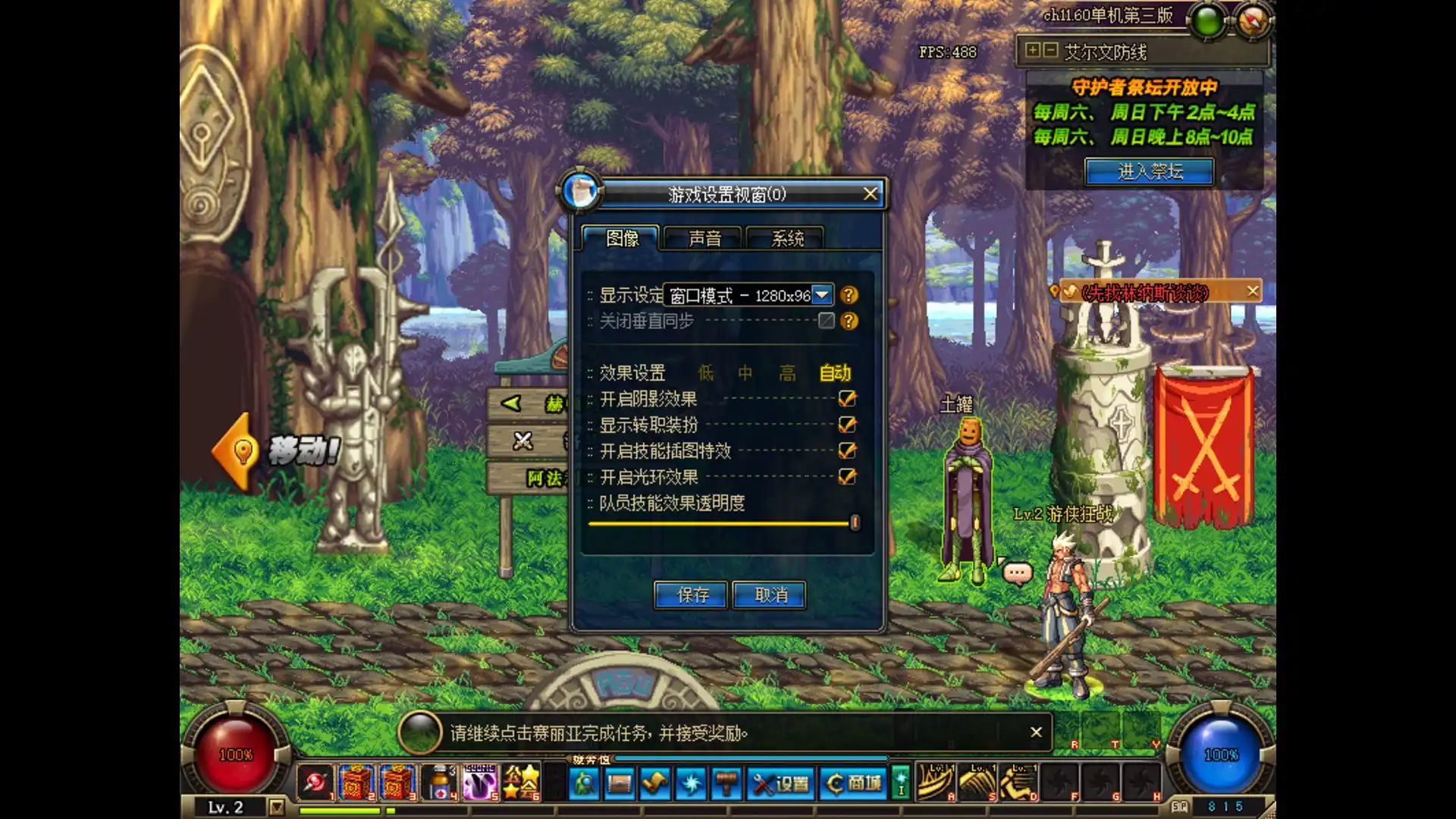Switch to the 声音 sound tab

click(x=704, y=238)
